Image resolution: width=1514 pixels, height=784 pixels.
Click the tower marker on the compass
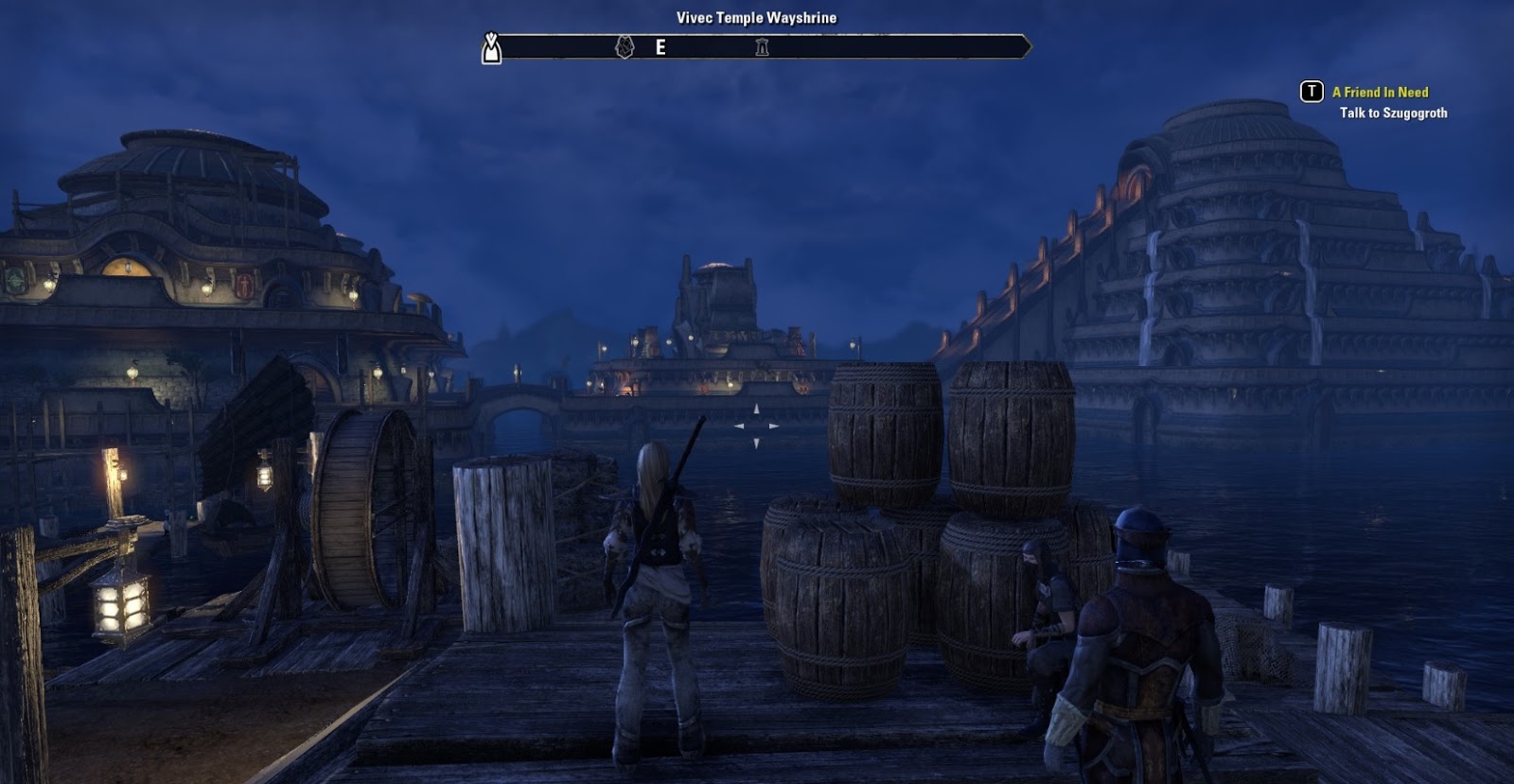click(x=762, y=47)
